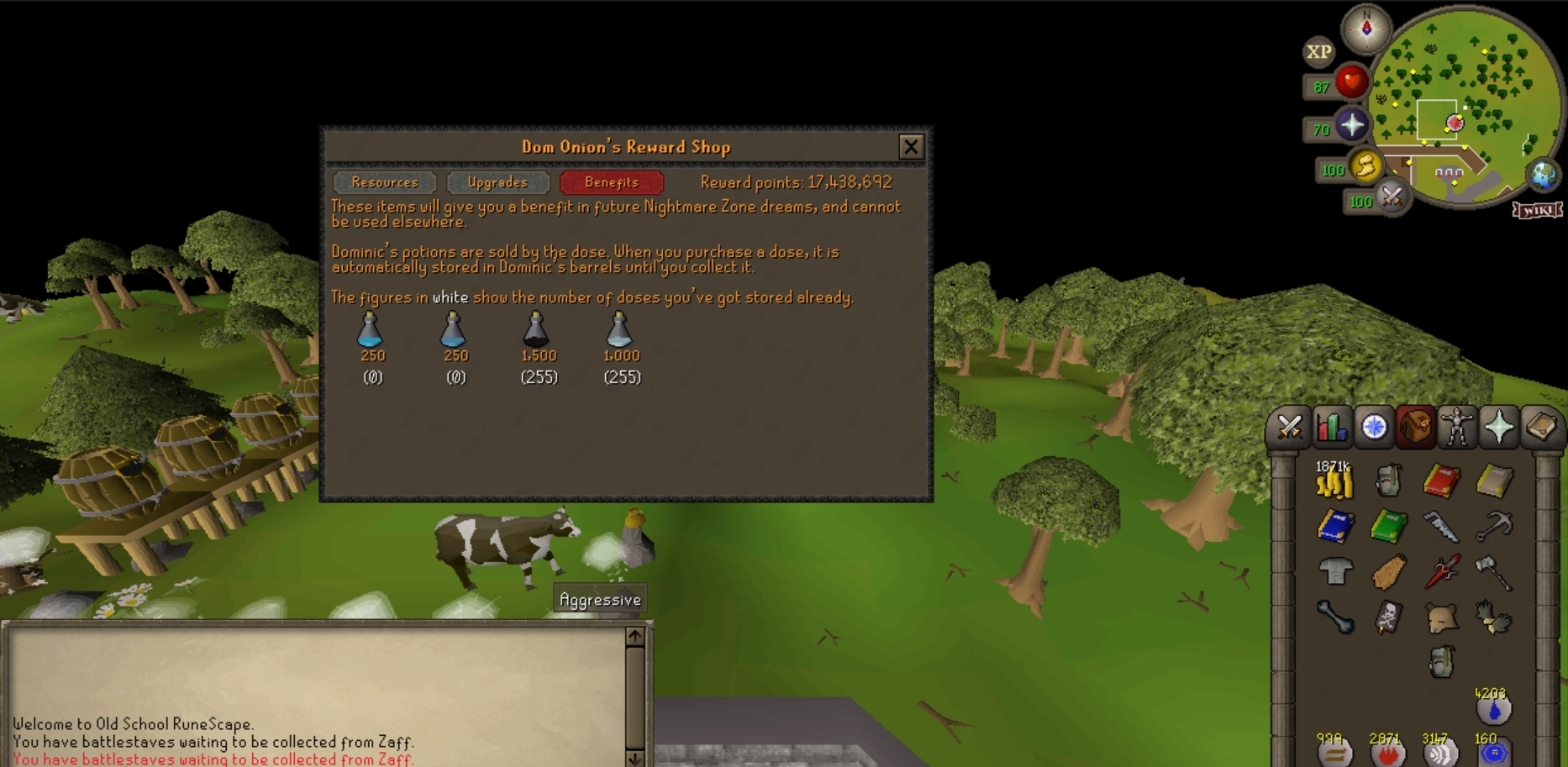Open the Prayer tab
Viewport: 1568px width, 767px height.
point(1499,428)
